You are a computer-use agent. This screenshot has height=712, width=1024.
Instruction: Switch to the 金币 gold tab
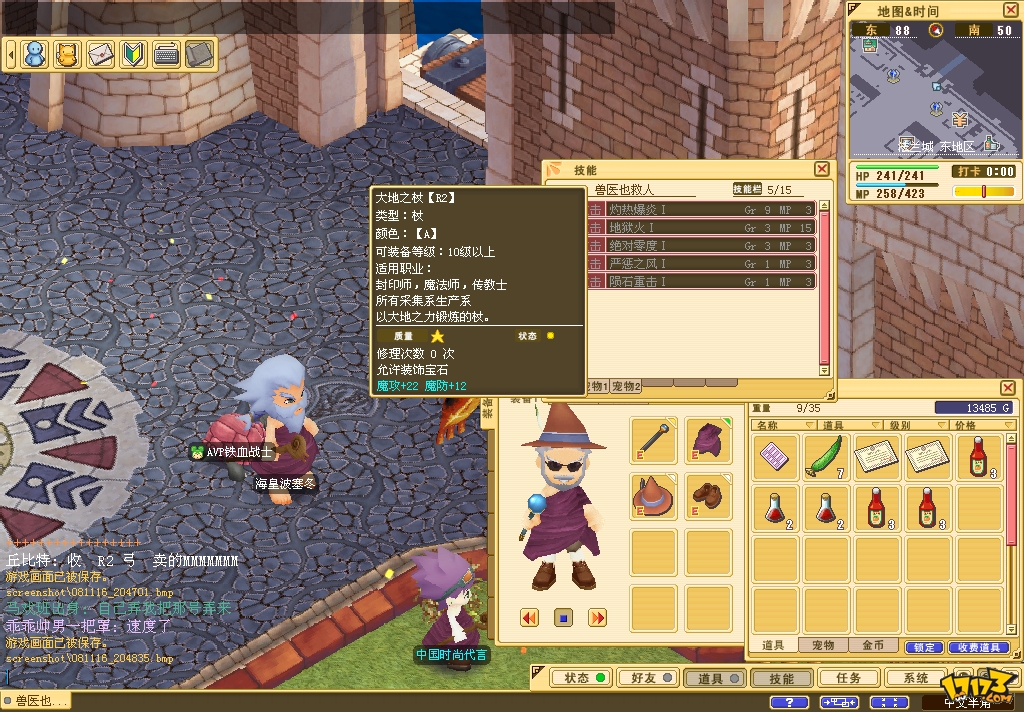click(873, 646)
